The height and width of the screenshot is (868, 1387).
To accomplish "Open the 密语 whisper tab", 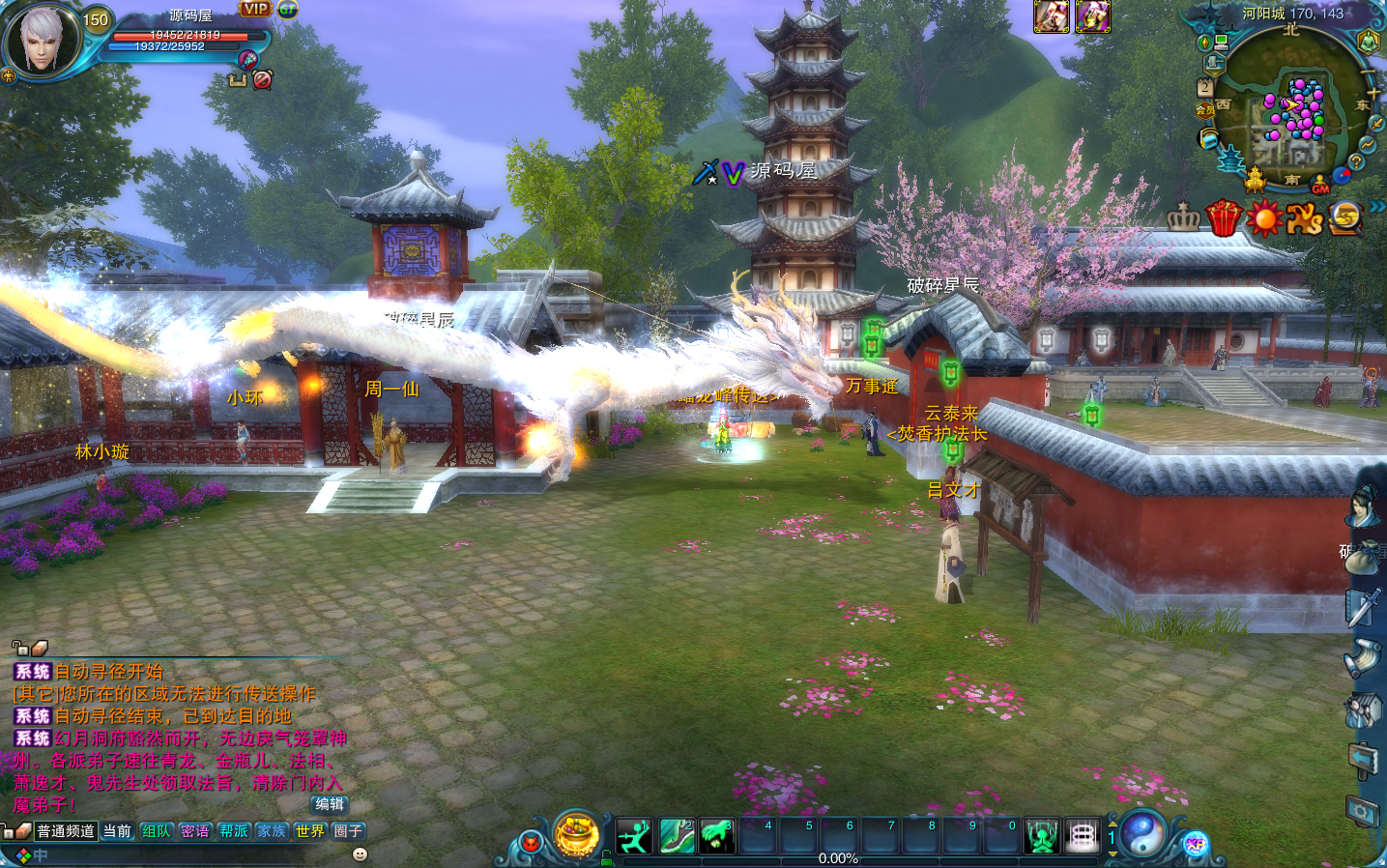I will tap(194, 830).
